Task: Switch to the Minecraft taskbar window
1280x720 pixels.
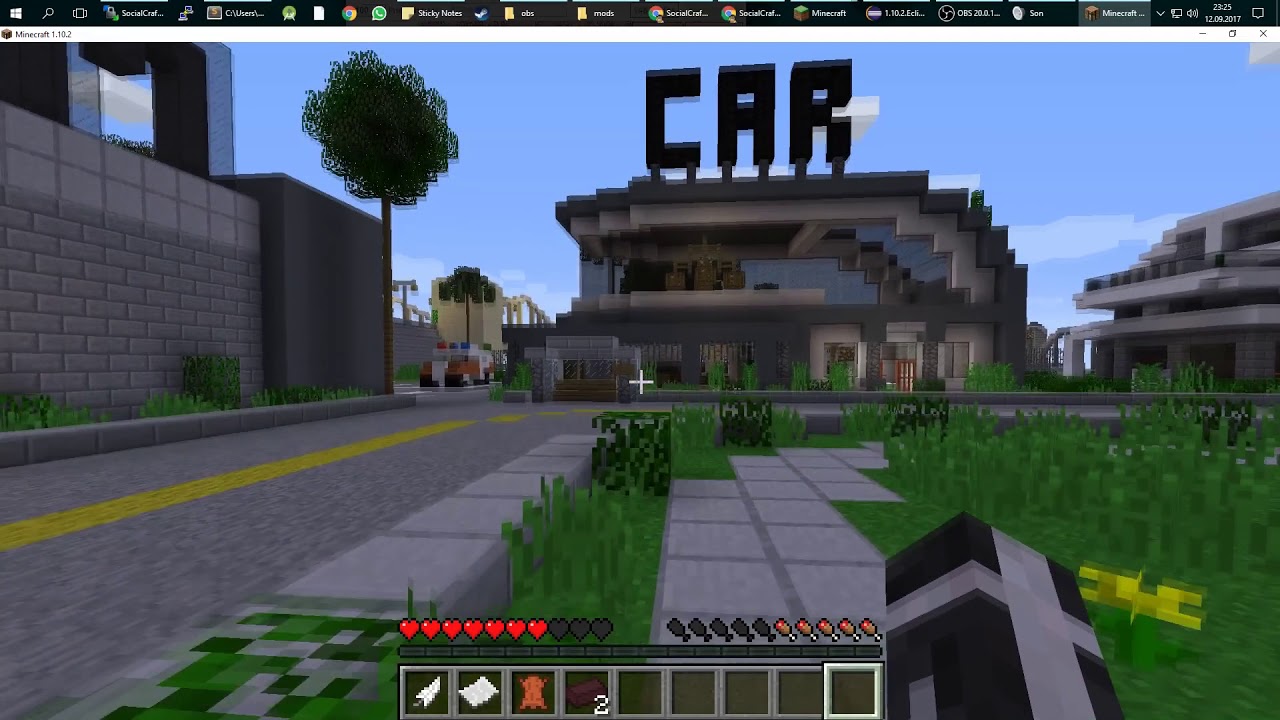Action: 820,13
